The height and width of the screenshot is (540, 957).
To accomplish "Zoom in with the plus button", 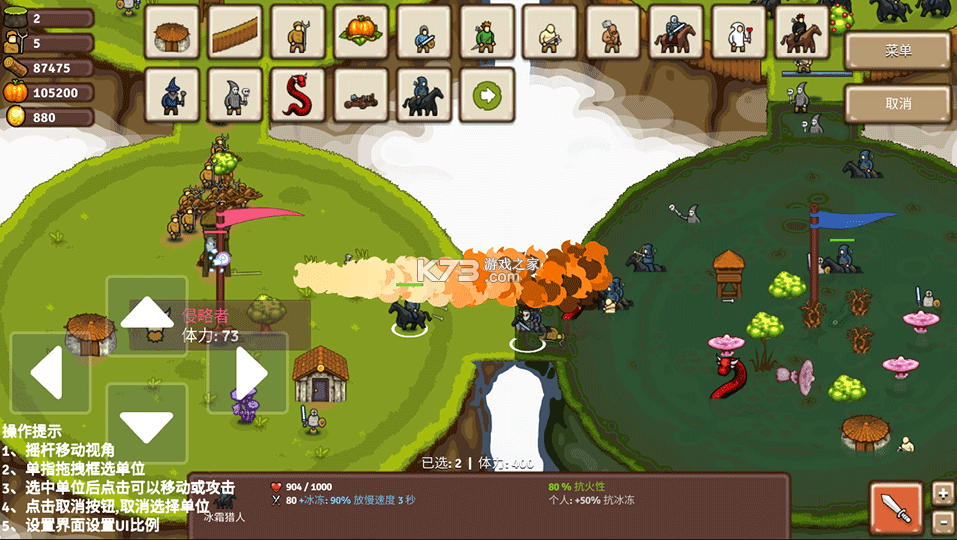I will (x=942, y=493).
